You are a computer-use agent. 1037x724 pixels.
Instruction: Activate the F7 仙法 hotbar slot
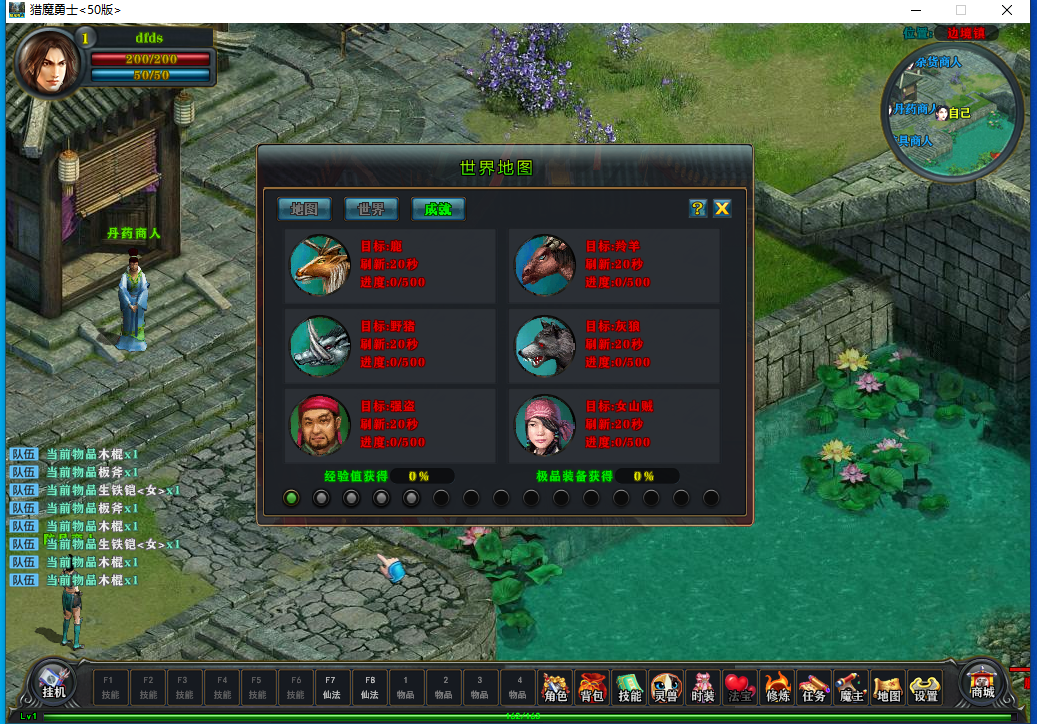point(331,687)
